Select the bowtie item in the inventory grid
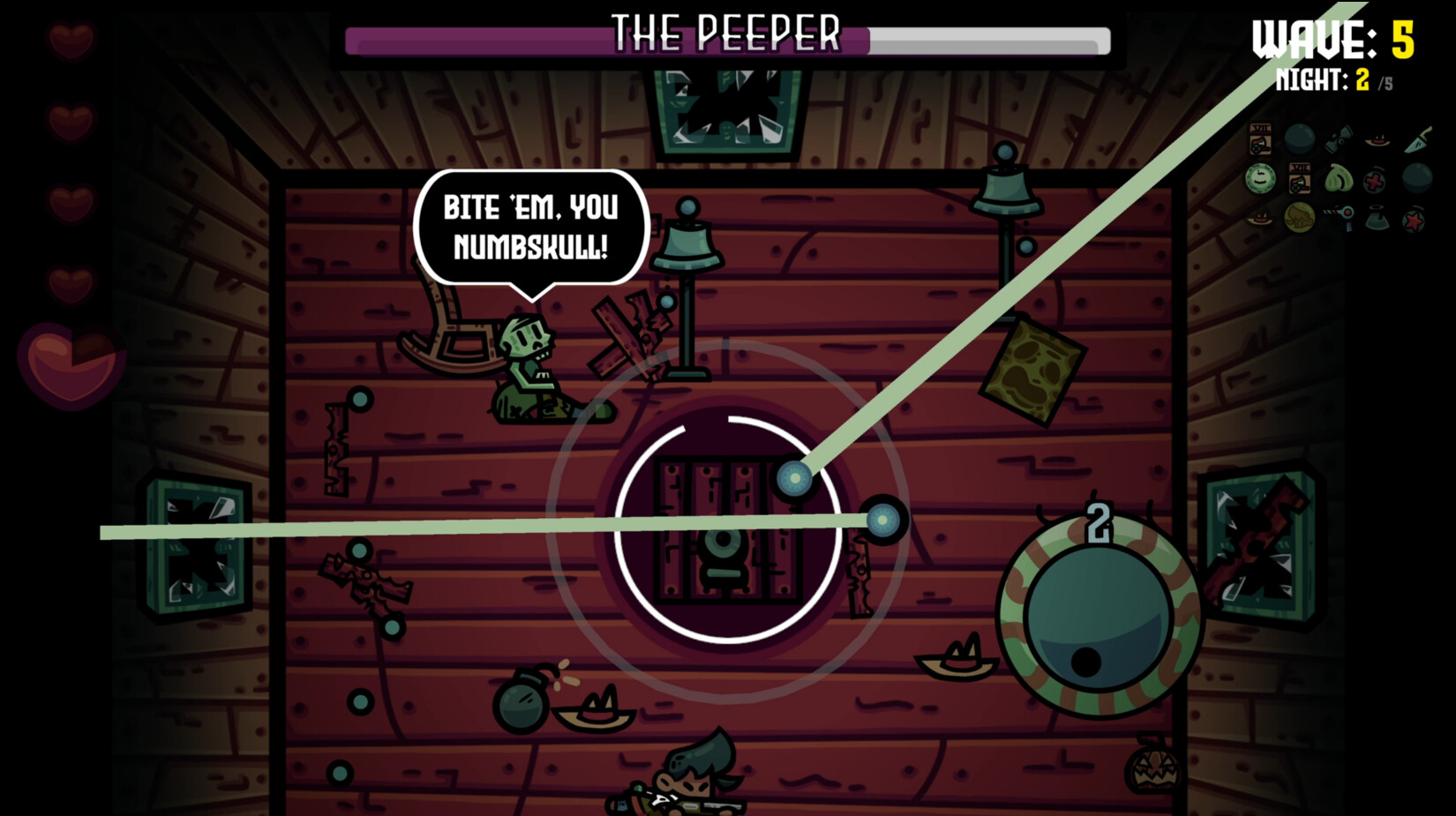 tap(1338, 138)
